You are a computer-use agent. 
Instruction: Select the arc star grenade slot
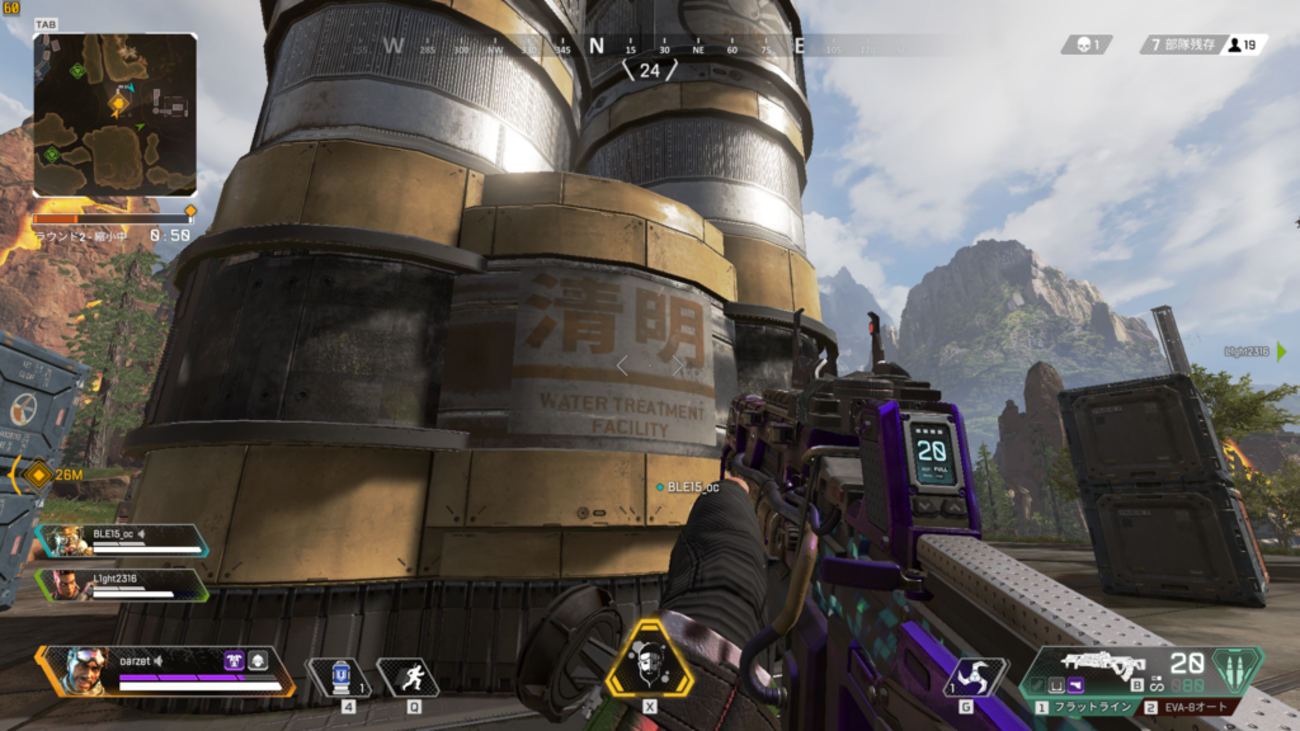[x=975, y=676]
